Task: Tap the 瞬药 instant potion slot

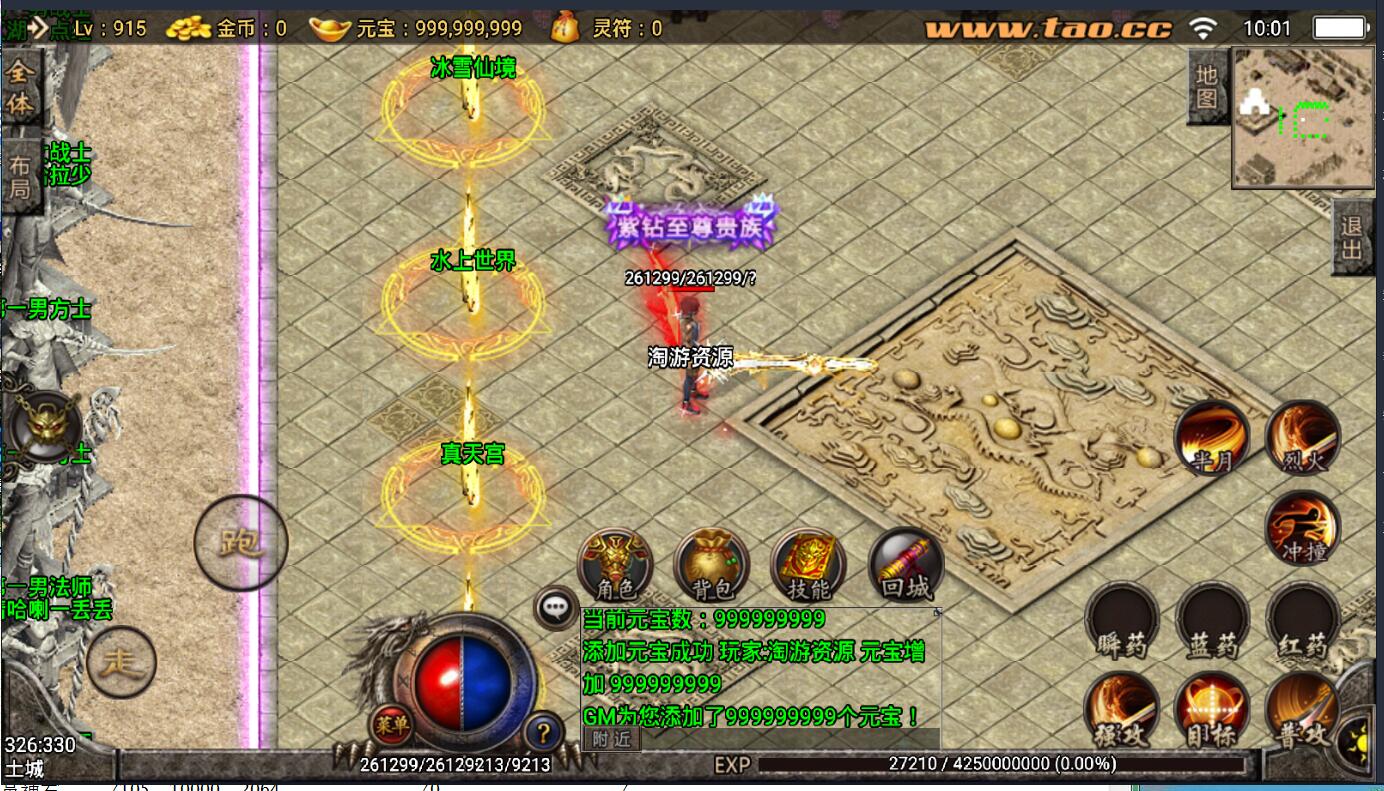Action: coord(1122,620)
